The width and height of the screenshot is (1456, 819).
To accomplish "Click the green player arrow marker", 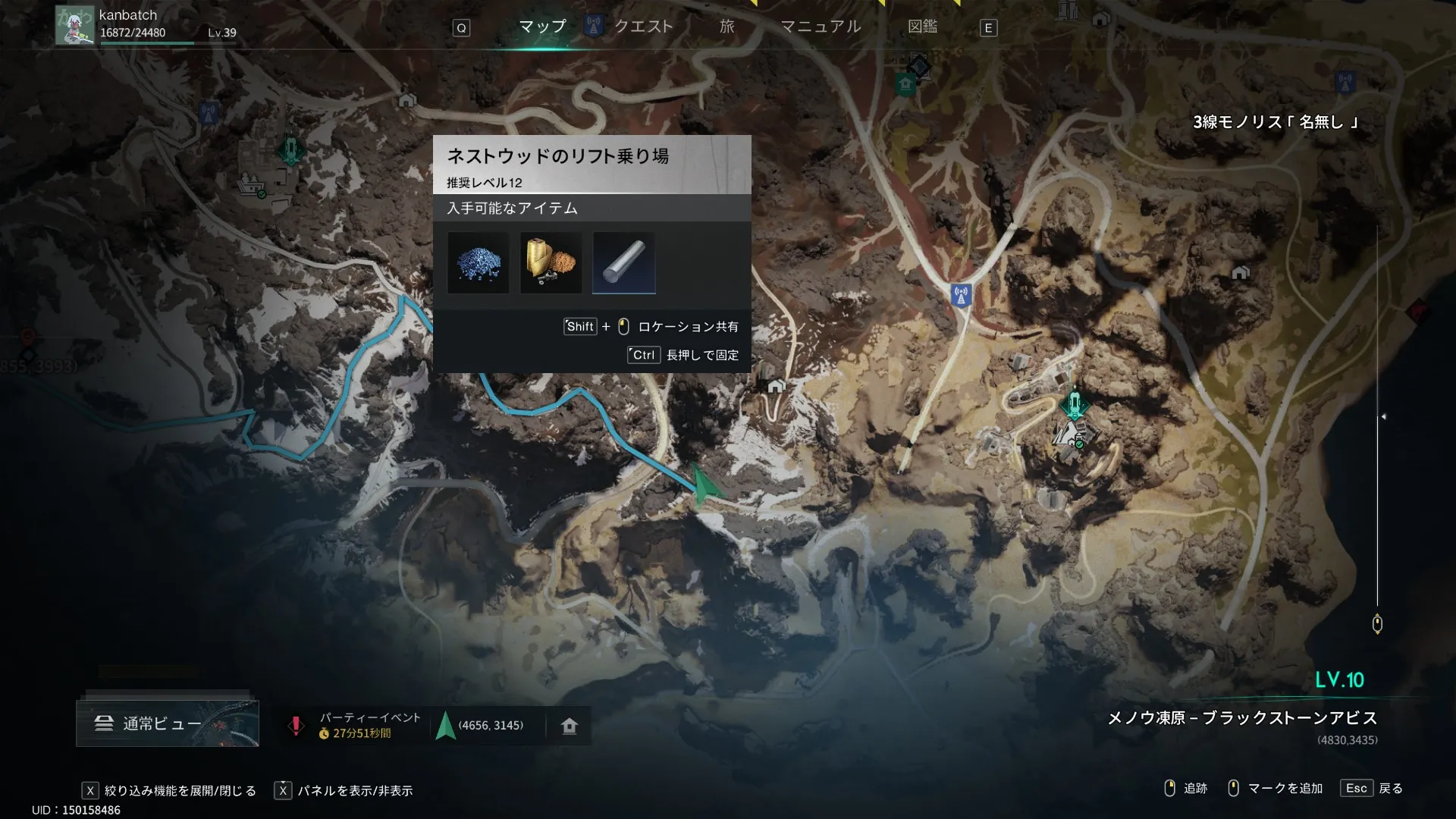I will tap(704, 487).
